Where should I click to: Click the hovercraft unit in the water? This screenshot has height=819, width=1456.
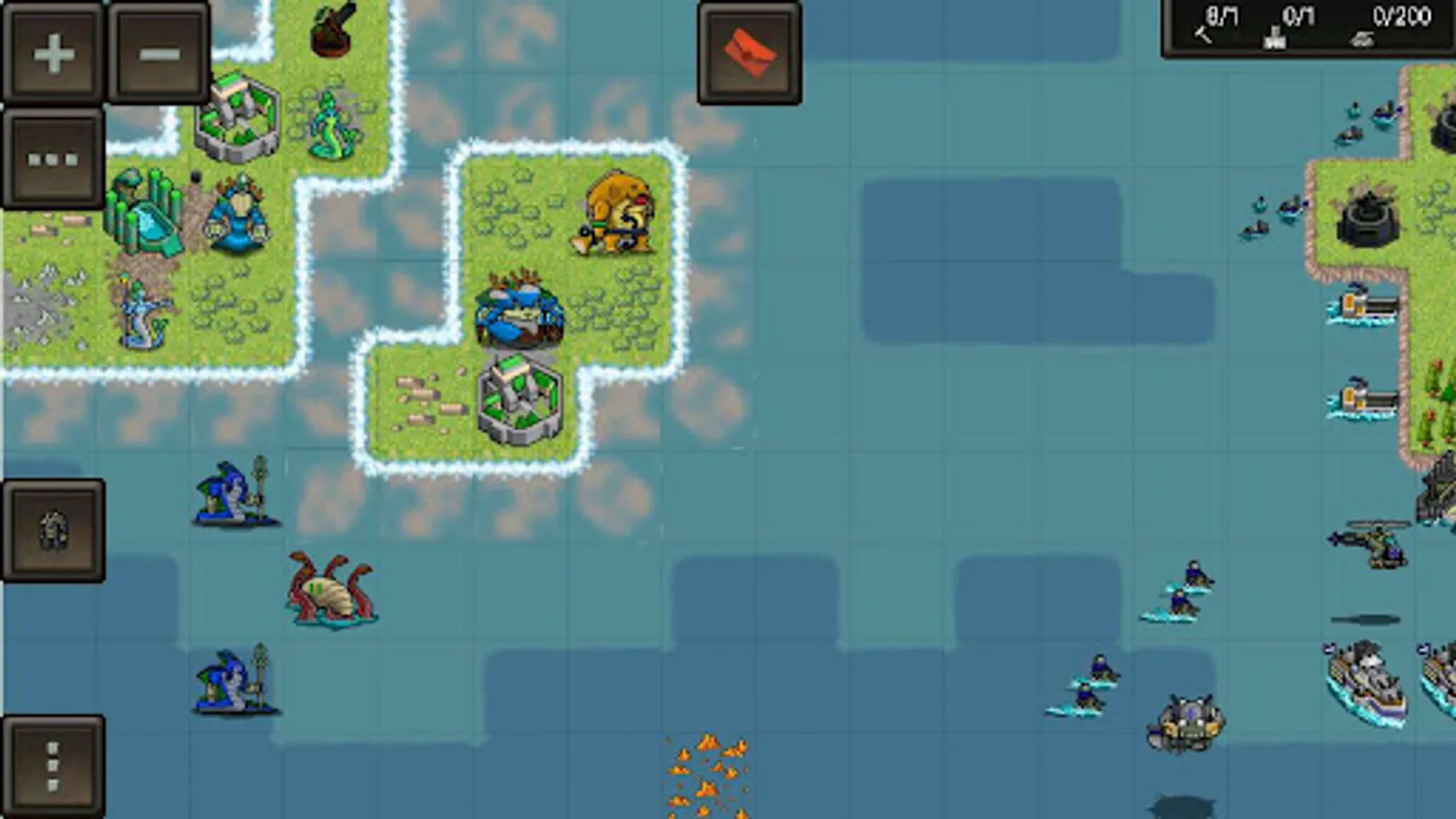click(1188, 719)
